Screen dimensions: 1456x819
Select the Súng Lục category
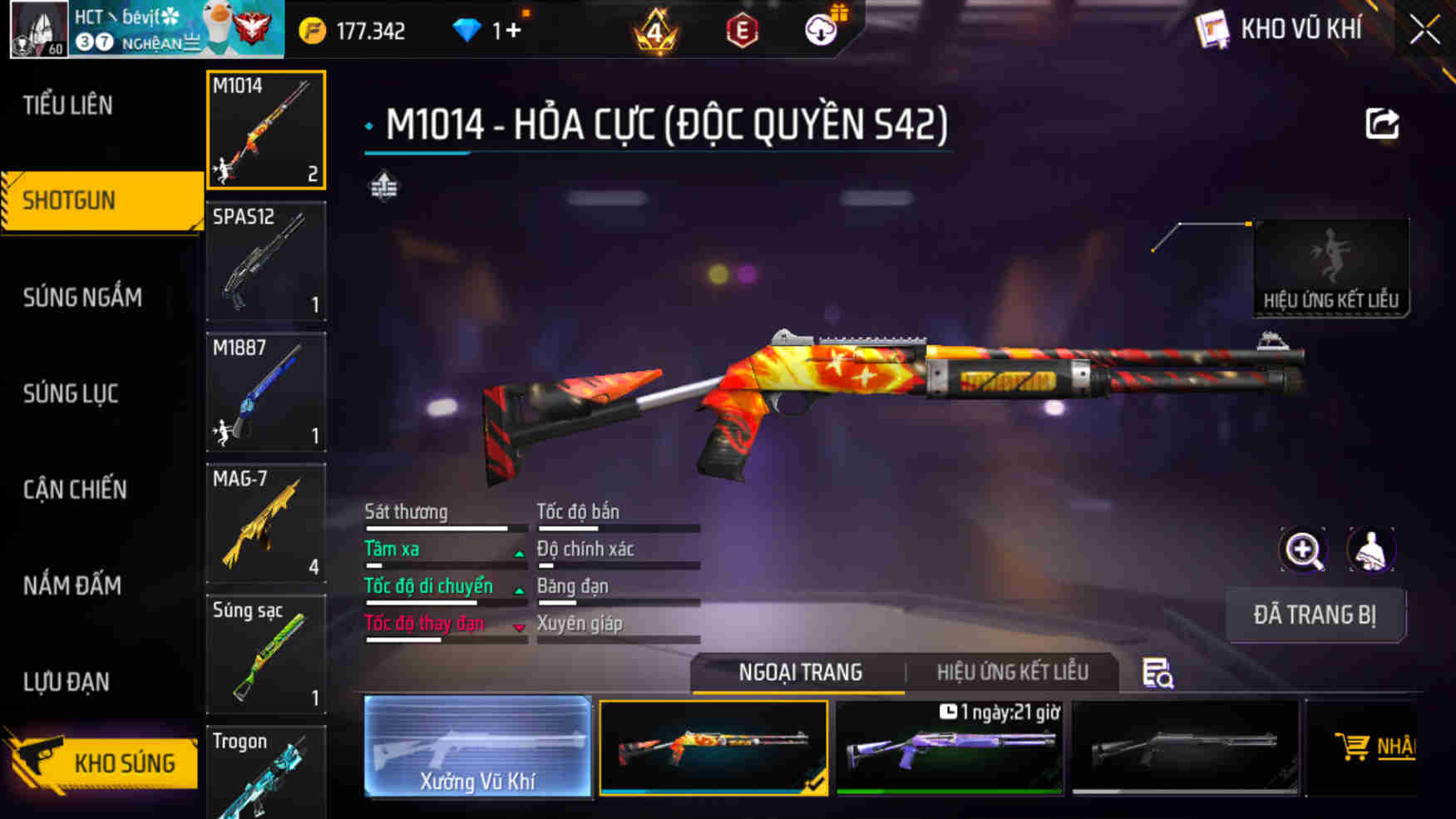coord(71,393)
